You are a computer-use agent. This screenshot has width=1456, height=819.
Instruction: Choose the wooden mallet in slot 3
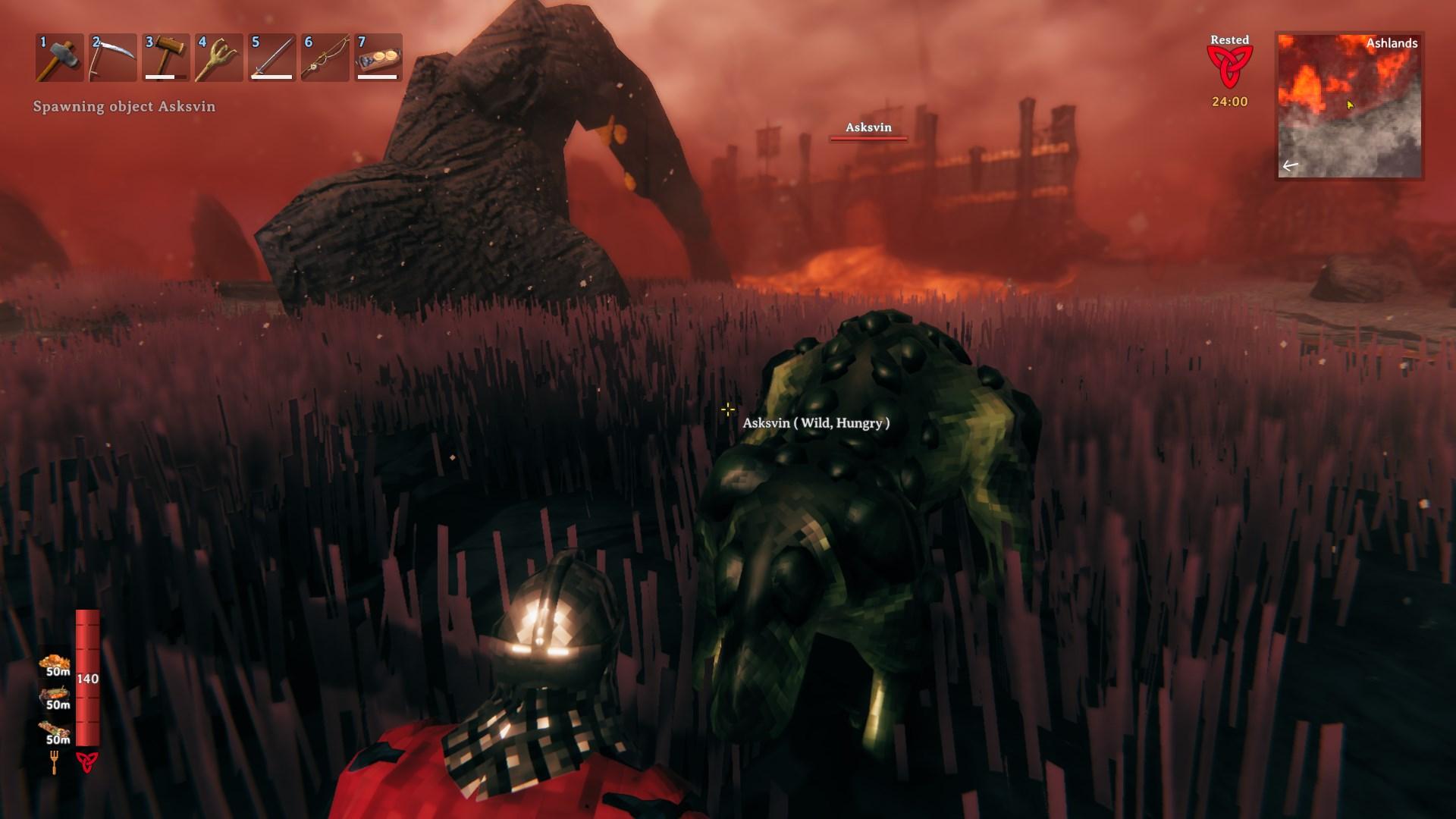pyautogui.click(x=165, y=58)
